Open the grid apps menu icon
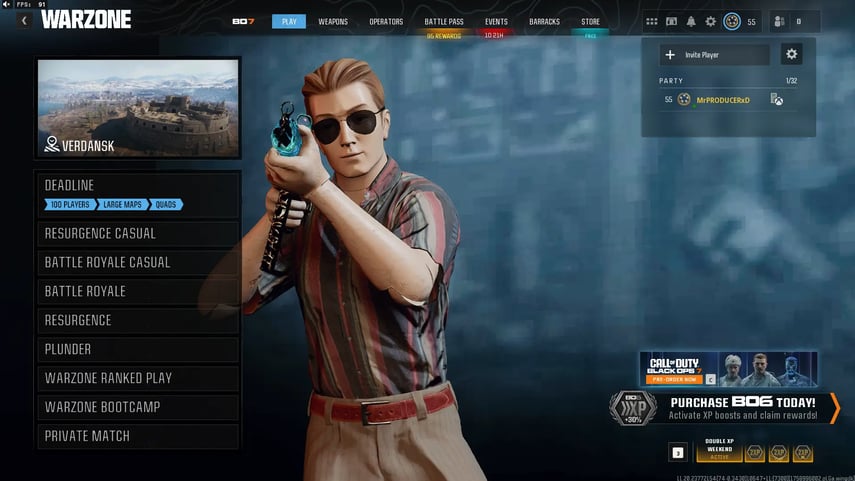Viewport: 855px width, 481px height. [x=652, y=21]
